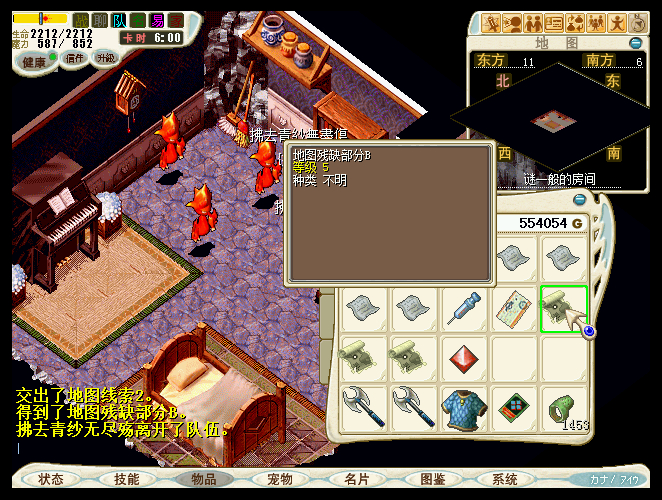662x500 pixels.
Task: Choose the blue scale armor item
Action: click(464, 408)
